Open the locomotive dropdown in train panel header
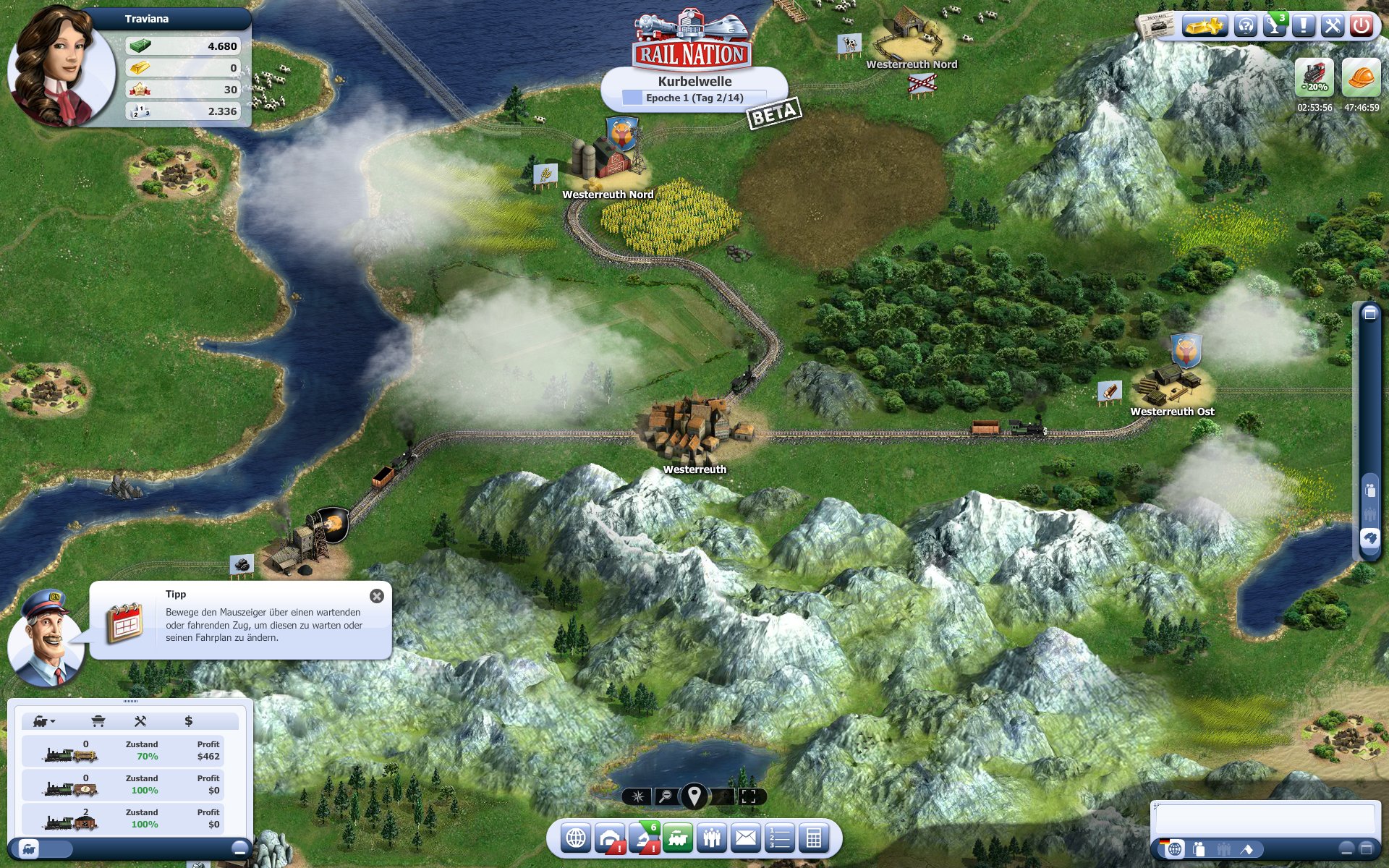This screenshot has width=1389, height=868. [x=43, y=722]
